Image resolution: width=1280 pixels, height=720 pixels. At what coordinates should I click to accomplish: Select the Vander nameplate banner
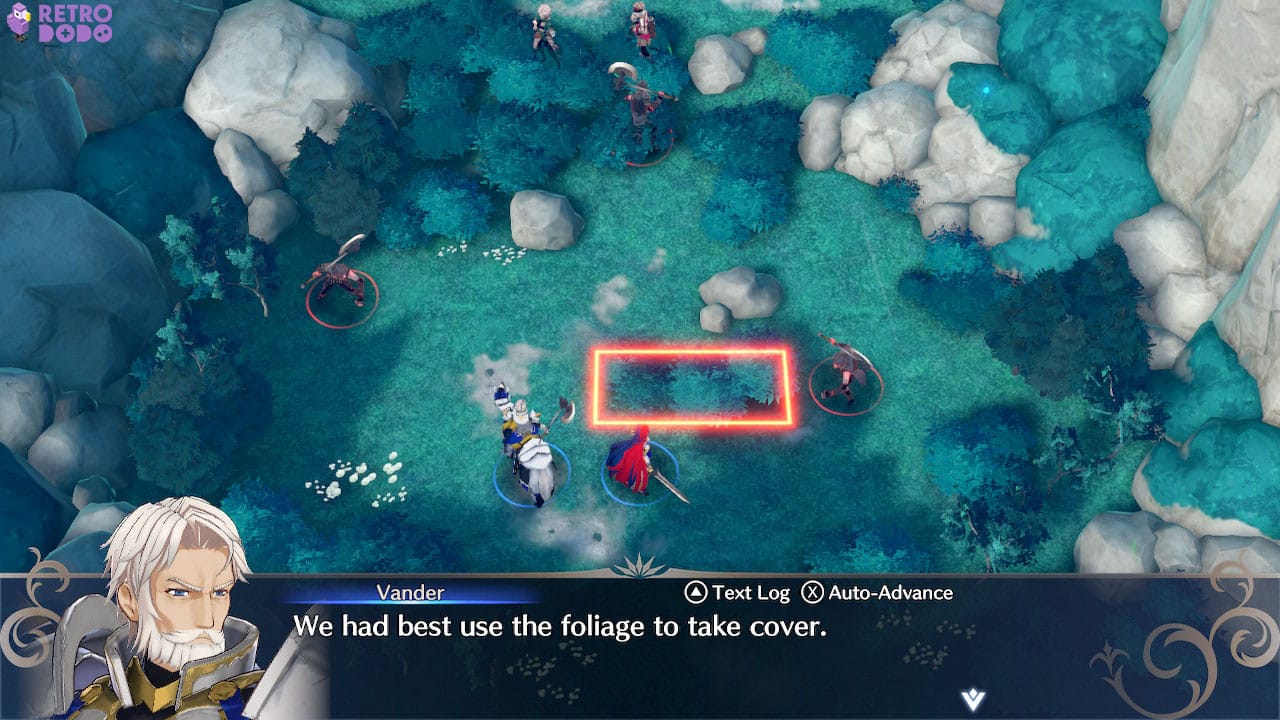411,592
